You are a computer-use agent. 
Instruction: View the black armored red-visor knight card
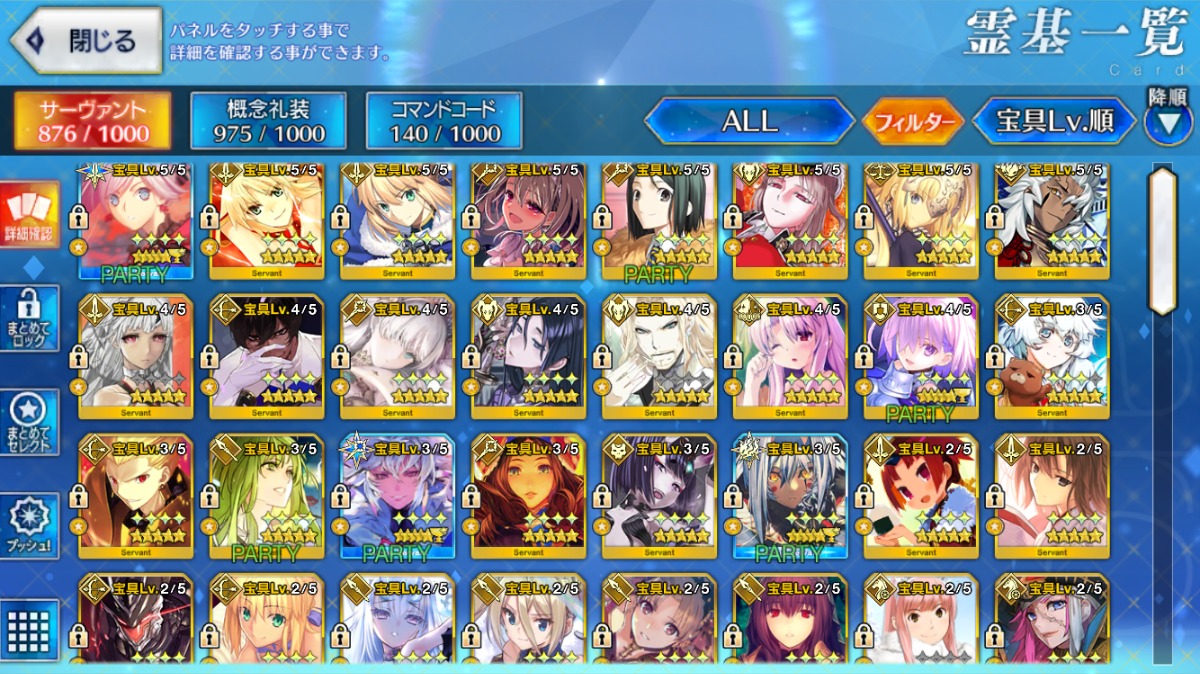point(135,620)
